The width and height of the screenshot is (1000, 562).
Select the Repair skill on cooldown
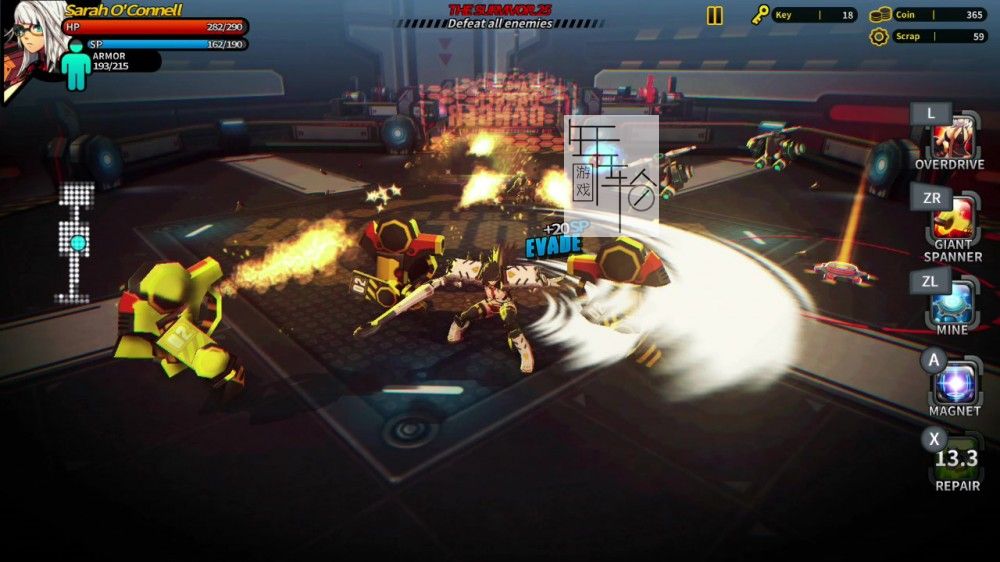[956, 459]
